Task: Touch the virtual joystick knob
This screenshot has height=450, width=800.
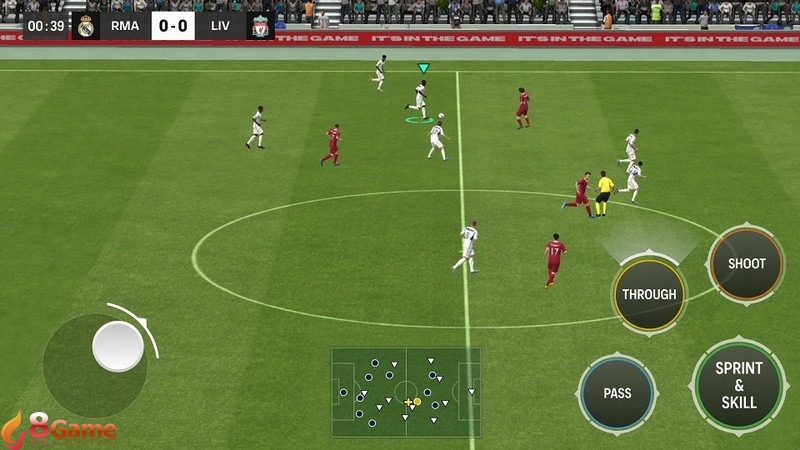Action: tap(118, 346)
